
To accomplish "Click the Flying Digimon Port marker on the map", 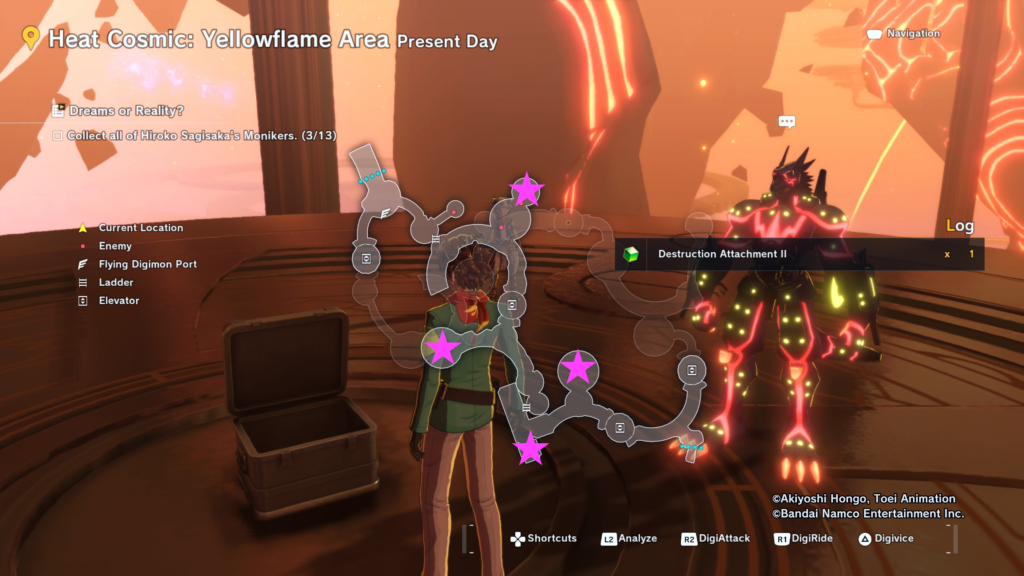I will coord(385,214).
